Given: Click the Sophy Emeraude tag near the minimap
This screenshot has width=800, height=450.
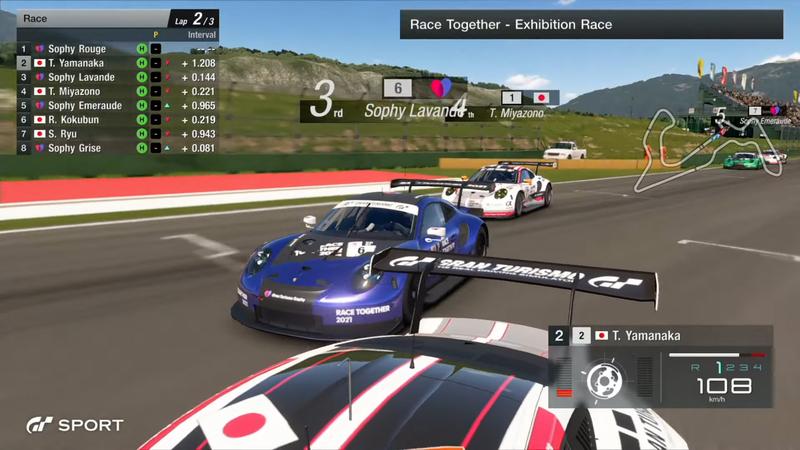Looking at the screenshot, I should coord(760,120).
